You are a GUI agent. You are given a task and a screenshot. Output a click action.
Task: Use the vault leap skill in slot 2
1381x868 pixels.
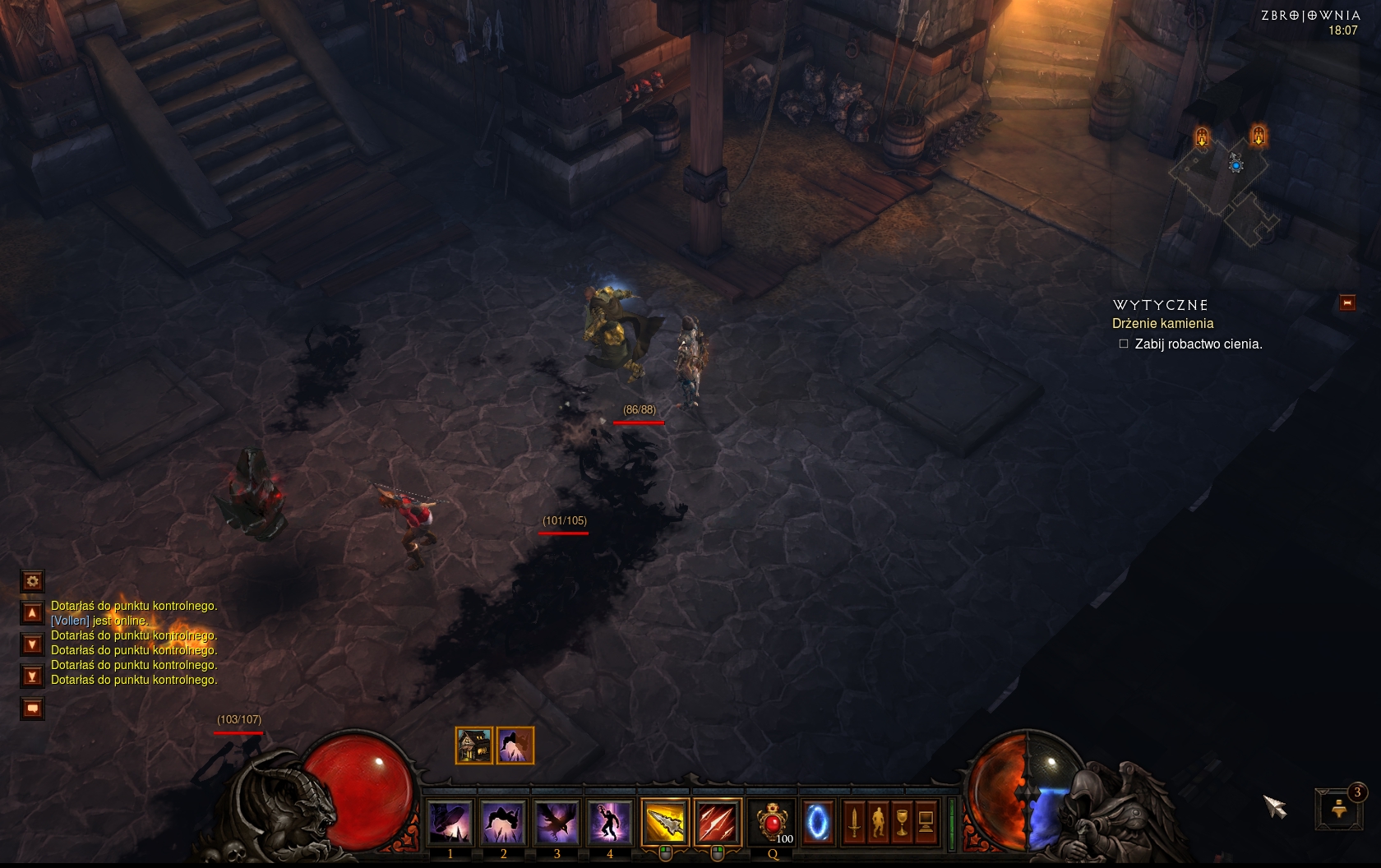coord(503,821)
